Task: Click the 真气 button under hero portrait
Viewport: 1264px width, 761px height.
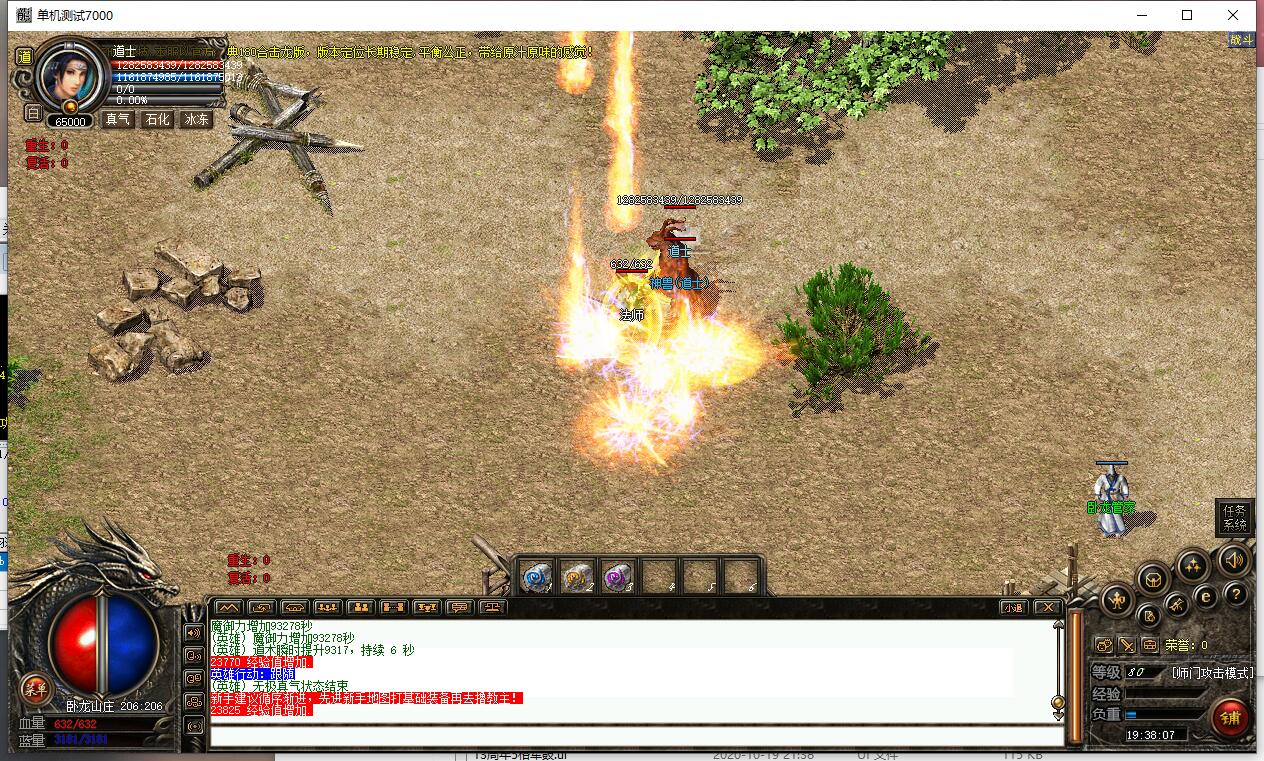Action: (x=117, y=119)
